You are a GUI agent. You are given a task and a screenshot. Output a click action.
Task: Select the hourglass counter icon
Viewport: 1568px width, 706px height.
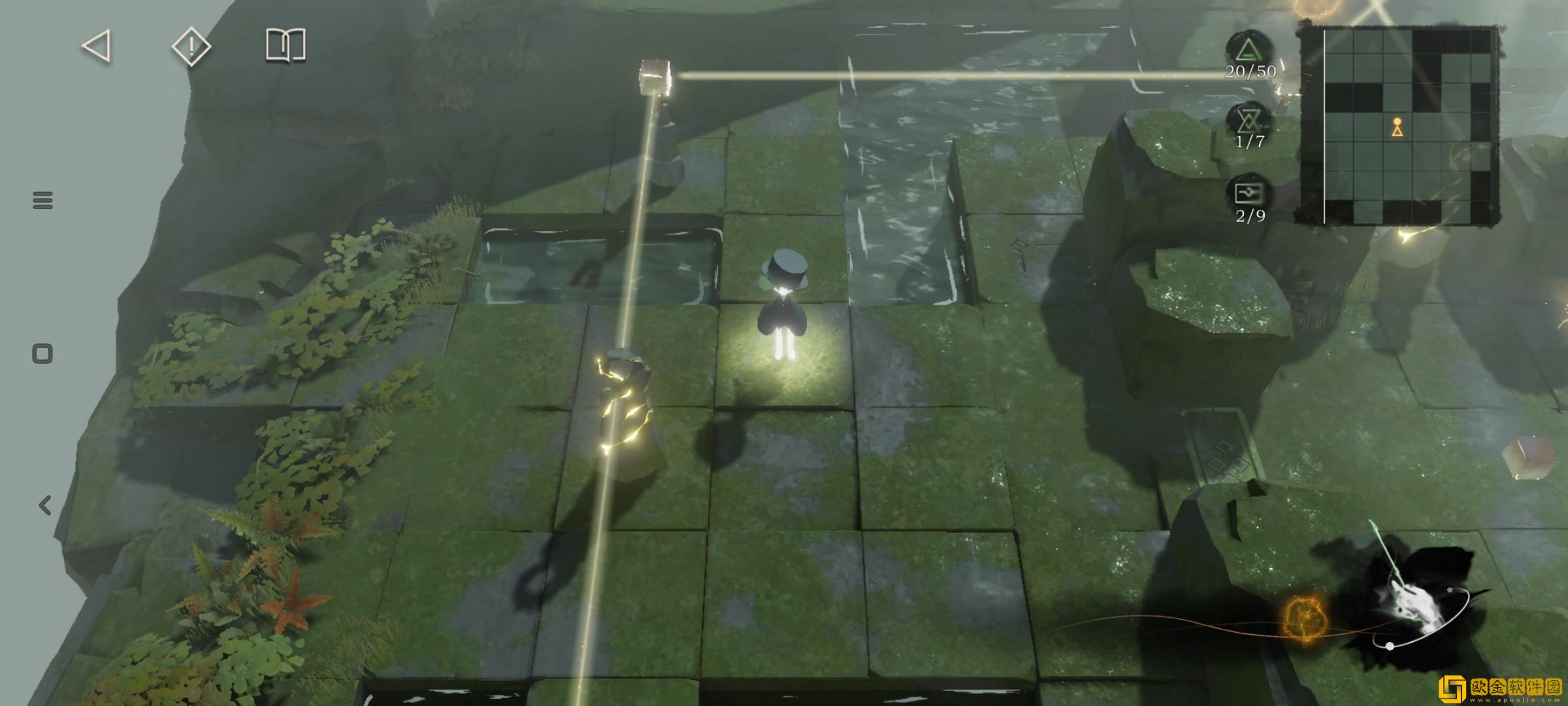tap(1249, 121)
